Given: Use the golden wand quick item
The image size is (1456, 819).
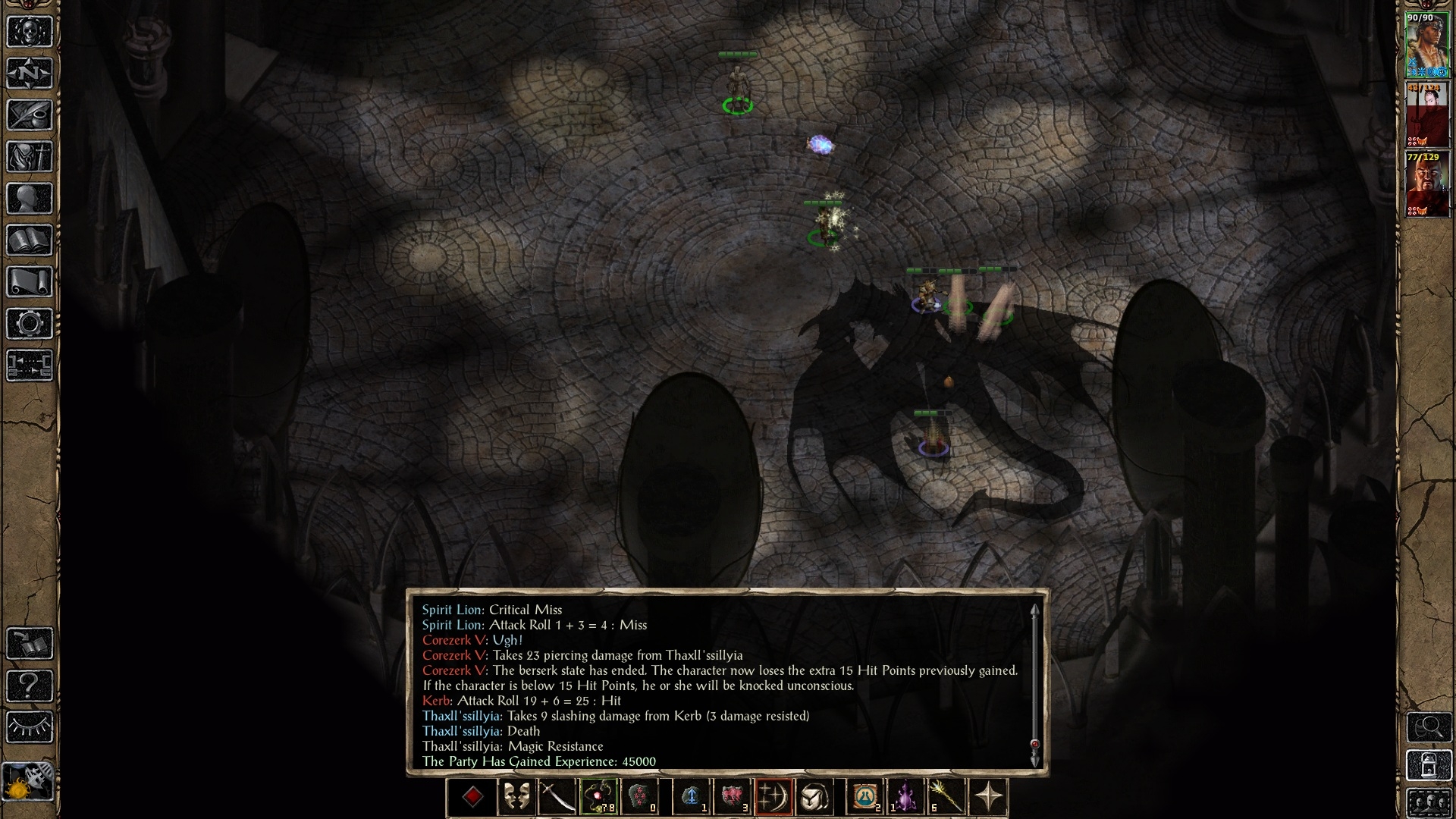Looking at the screenshot, I should pos(946,797).
